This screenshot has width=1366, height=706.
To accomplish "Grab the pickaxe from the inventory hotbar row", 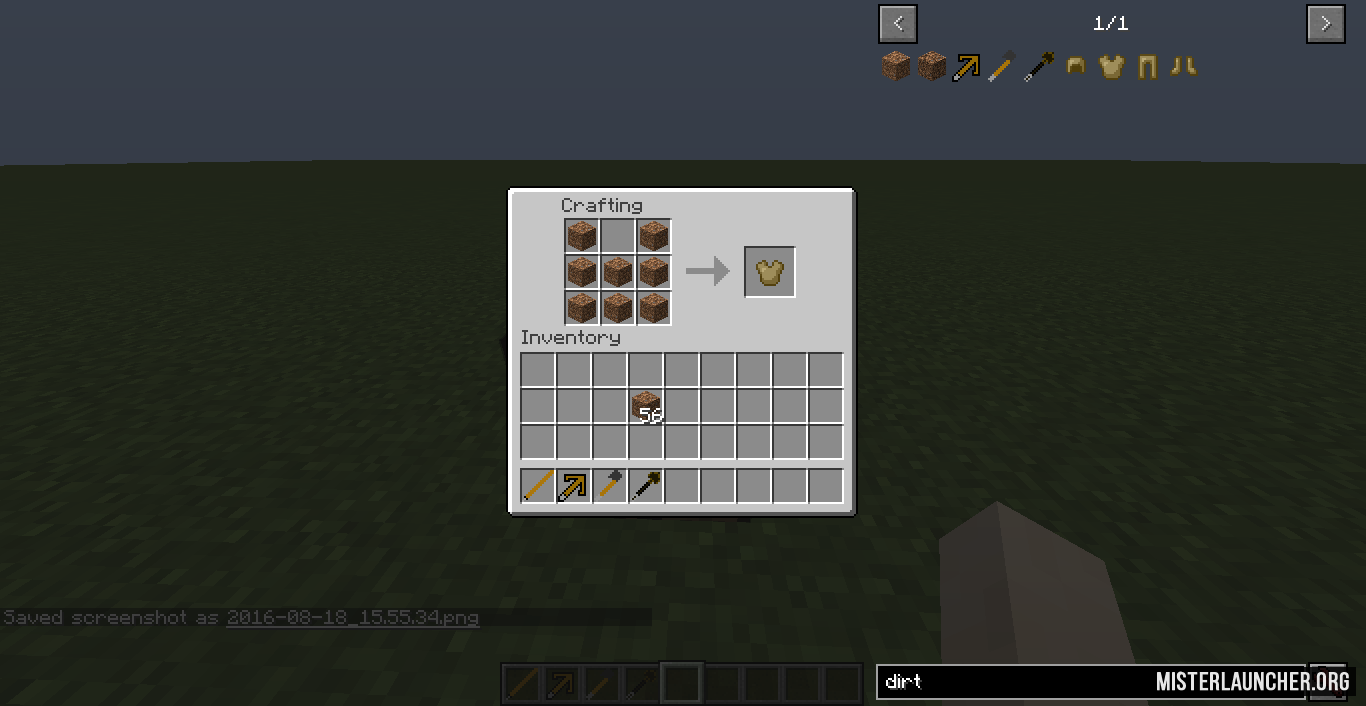I will point(574,486).
